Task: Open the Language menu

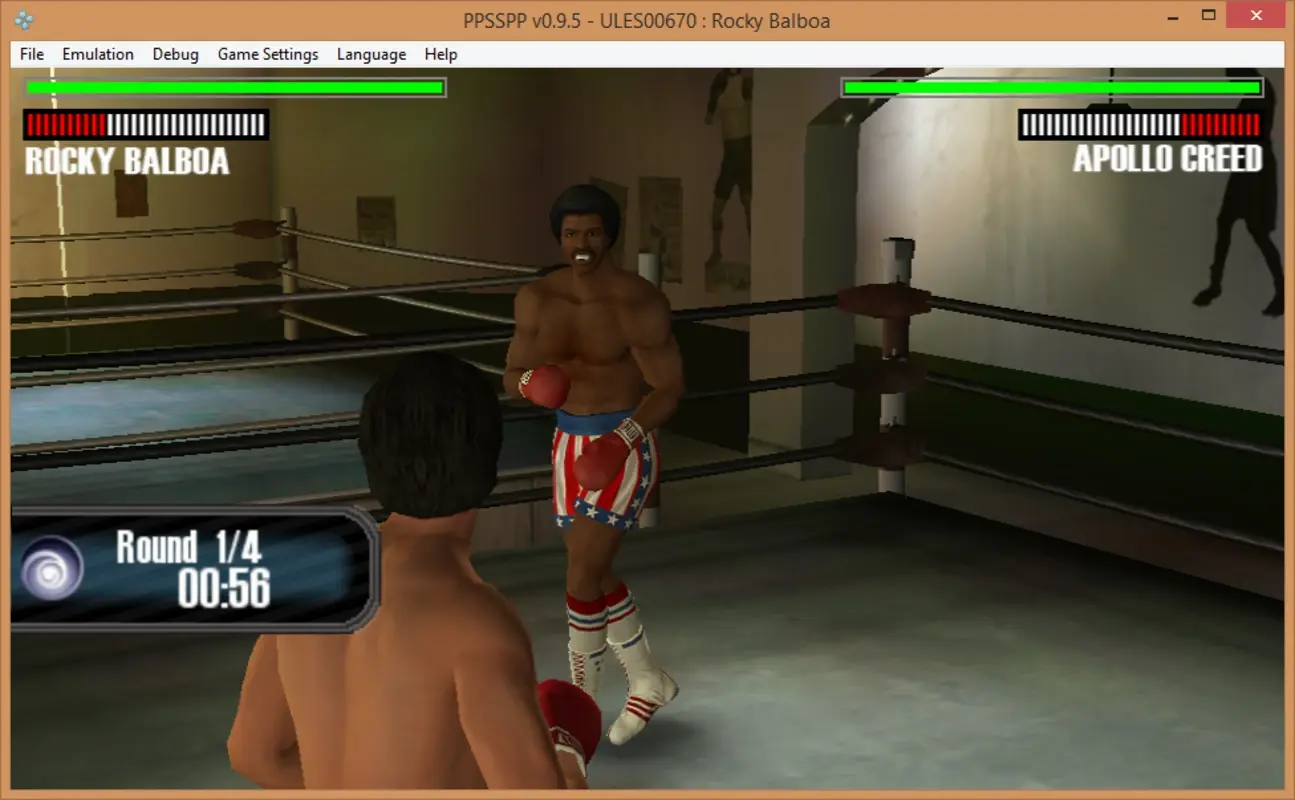Action: pos(370,54)
